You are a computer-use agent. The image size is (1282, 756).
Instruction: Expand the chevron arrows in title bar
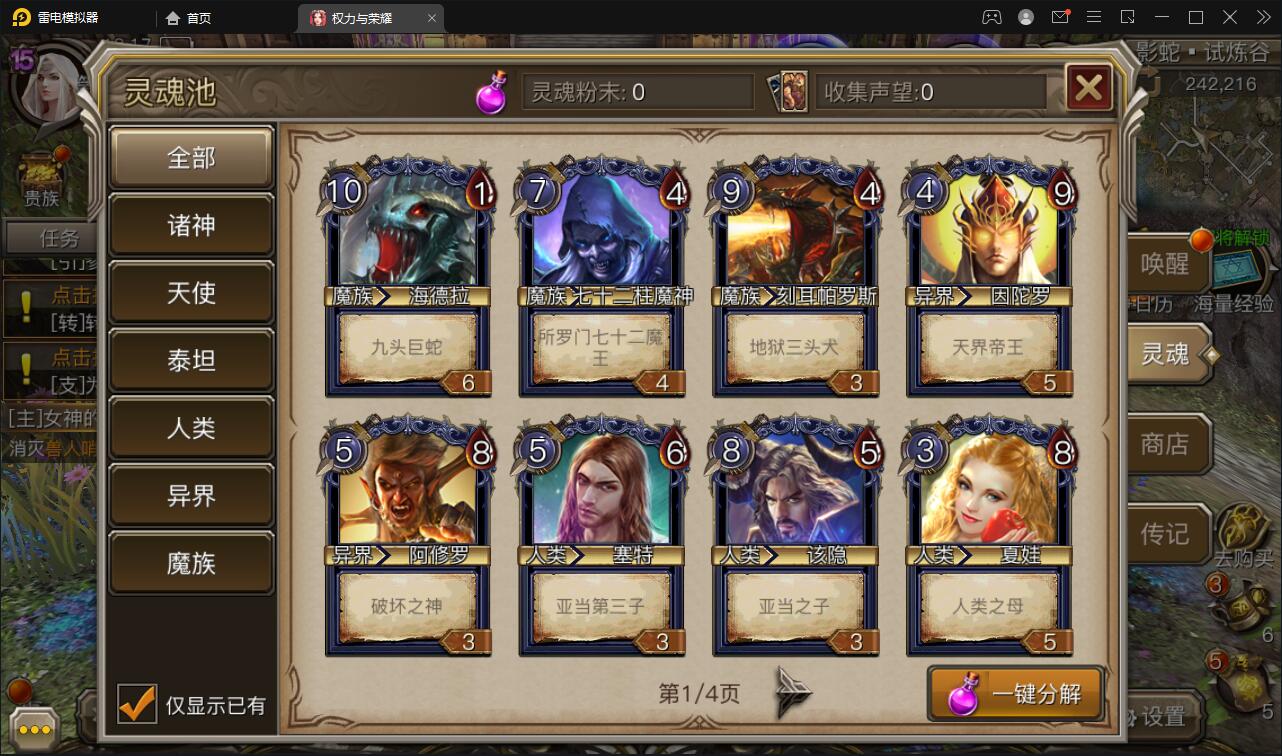(1262, 16)
